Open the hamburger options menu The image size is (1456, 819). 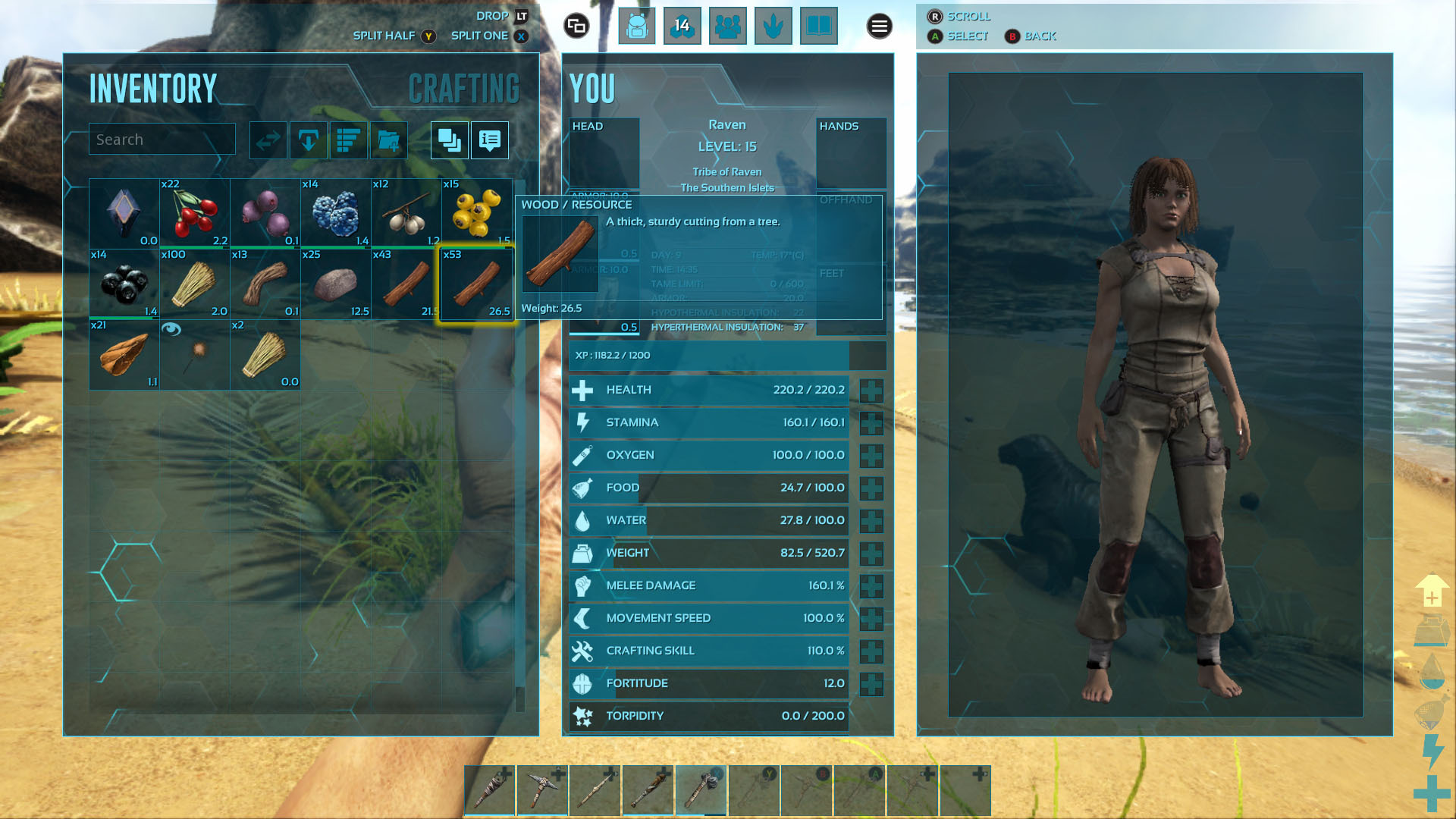[879, 27]
